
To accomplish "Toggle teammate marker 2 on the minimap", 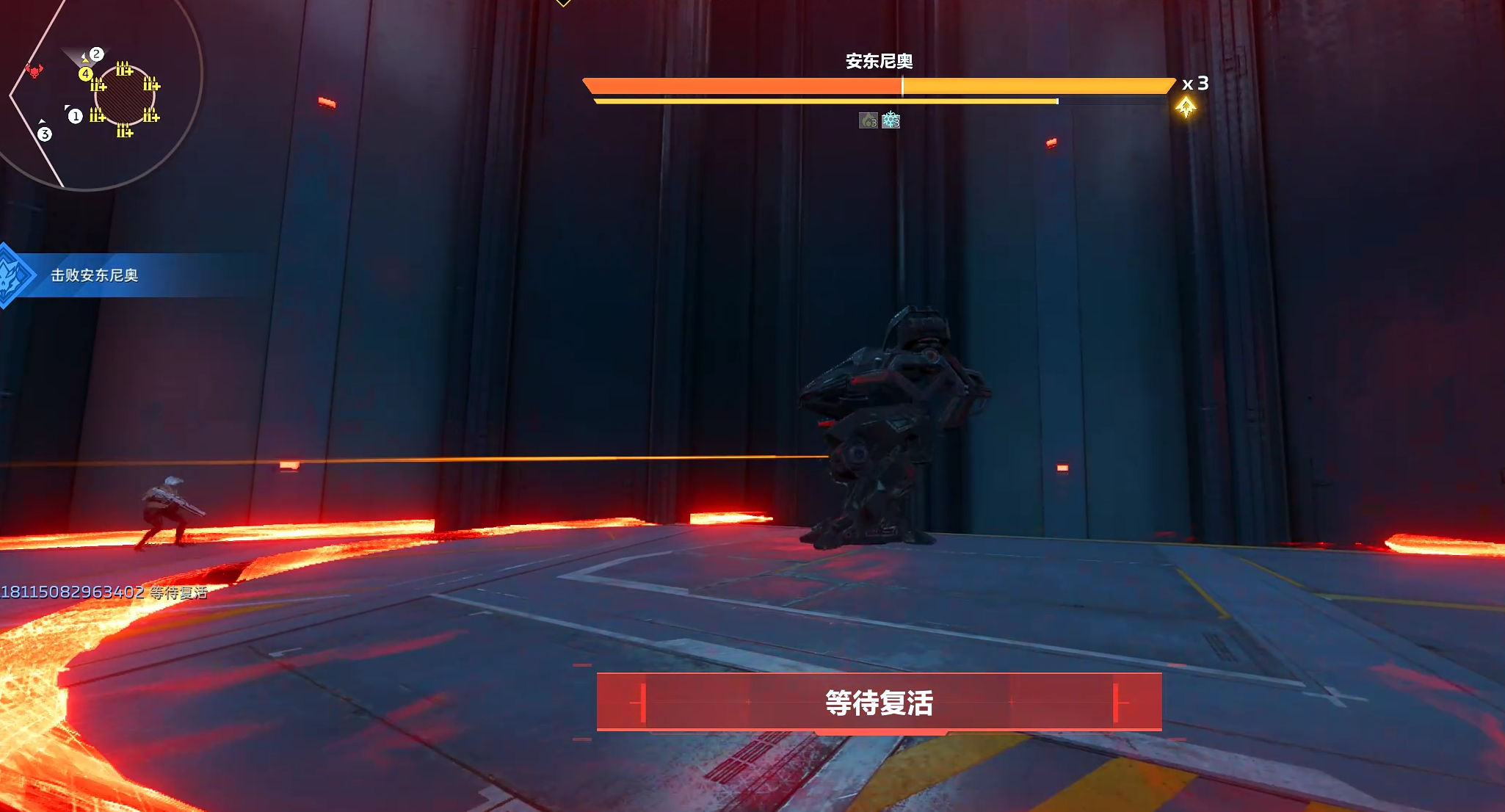I will pyautogui.click(x=96, y=54).
